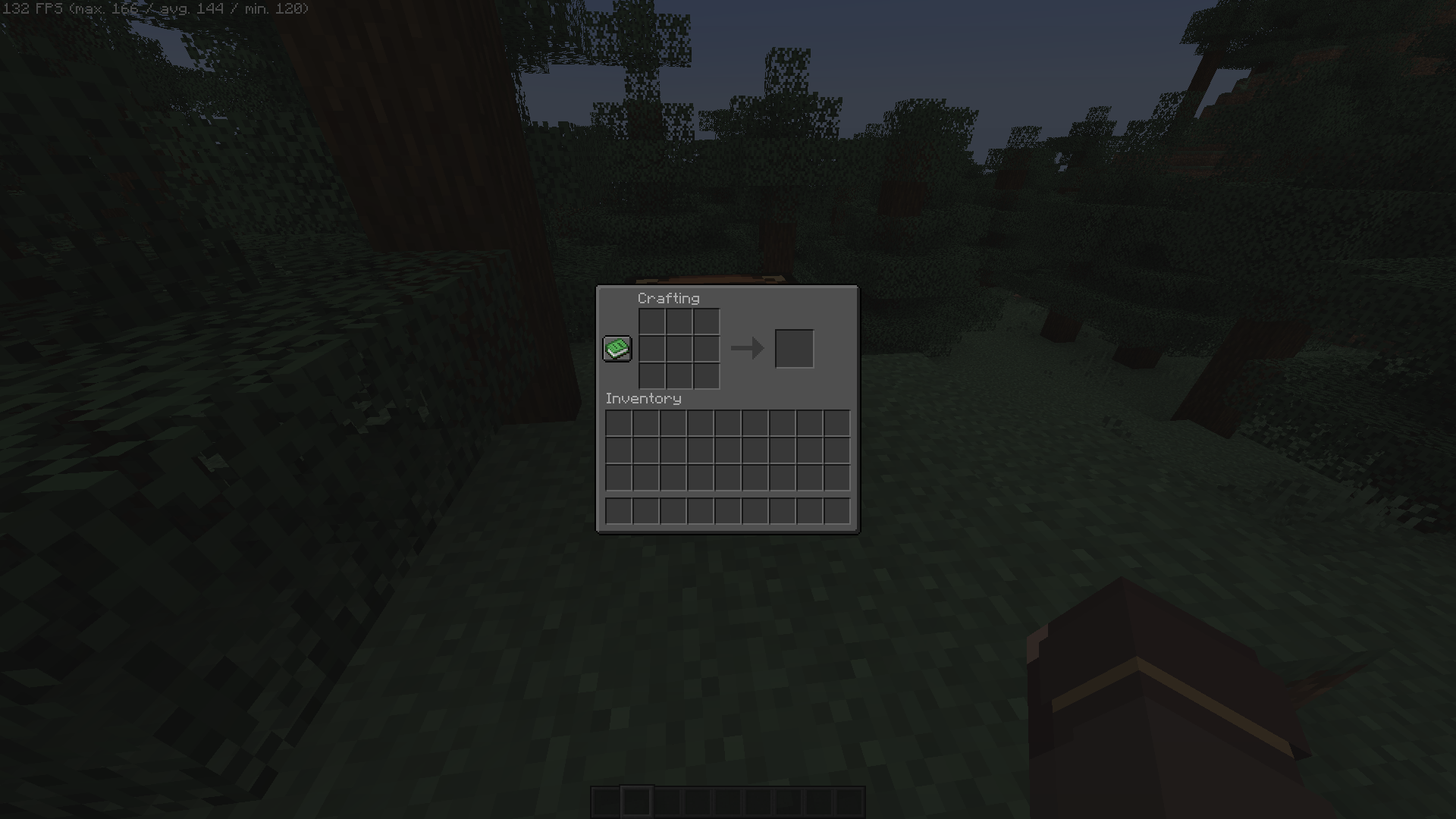This screenshot has width=1456, height=819.
Task: Click the crafting output slot
Action: (x=794, y=348)
